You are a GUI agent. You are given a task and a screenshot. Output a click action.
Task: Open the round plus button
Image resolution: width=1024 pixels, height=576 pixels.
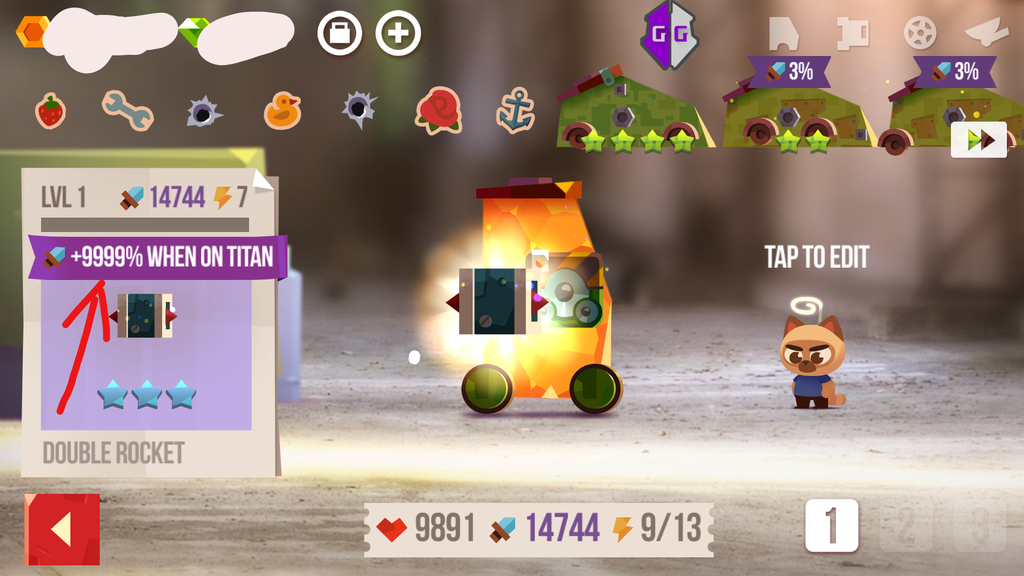[398, 33]
